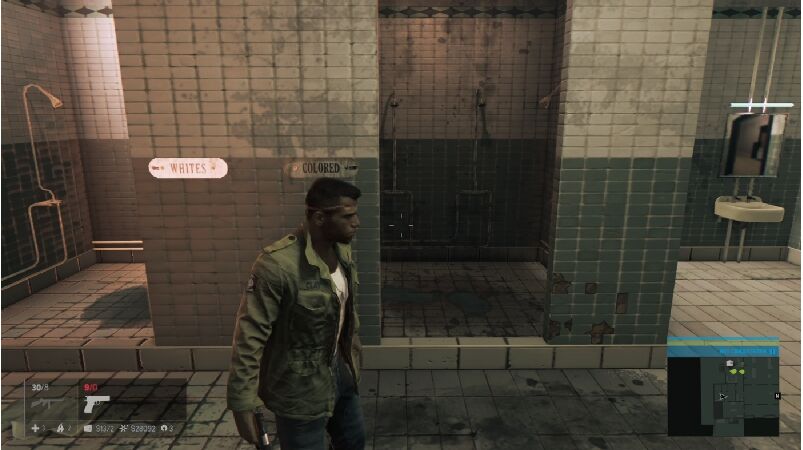803x450 pixels.
Task: Select the medkit cross icon
Action: click(34, 429)
